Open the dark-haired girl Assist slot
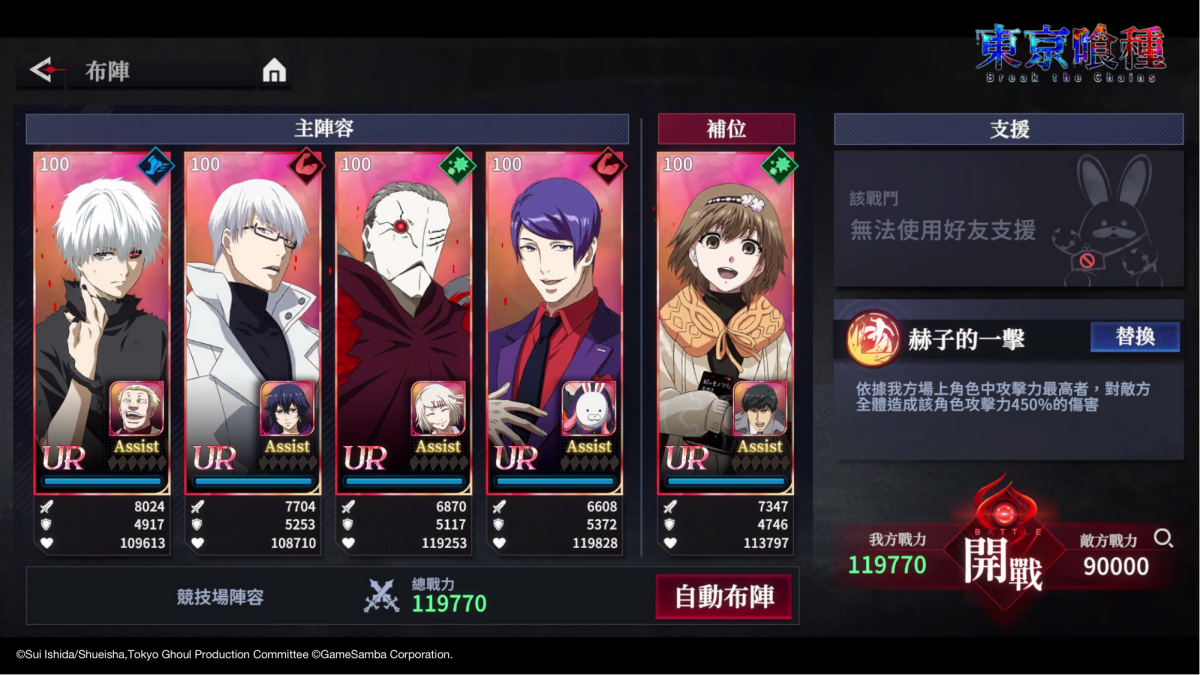The image size is (1200, 675). point(288,408)
